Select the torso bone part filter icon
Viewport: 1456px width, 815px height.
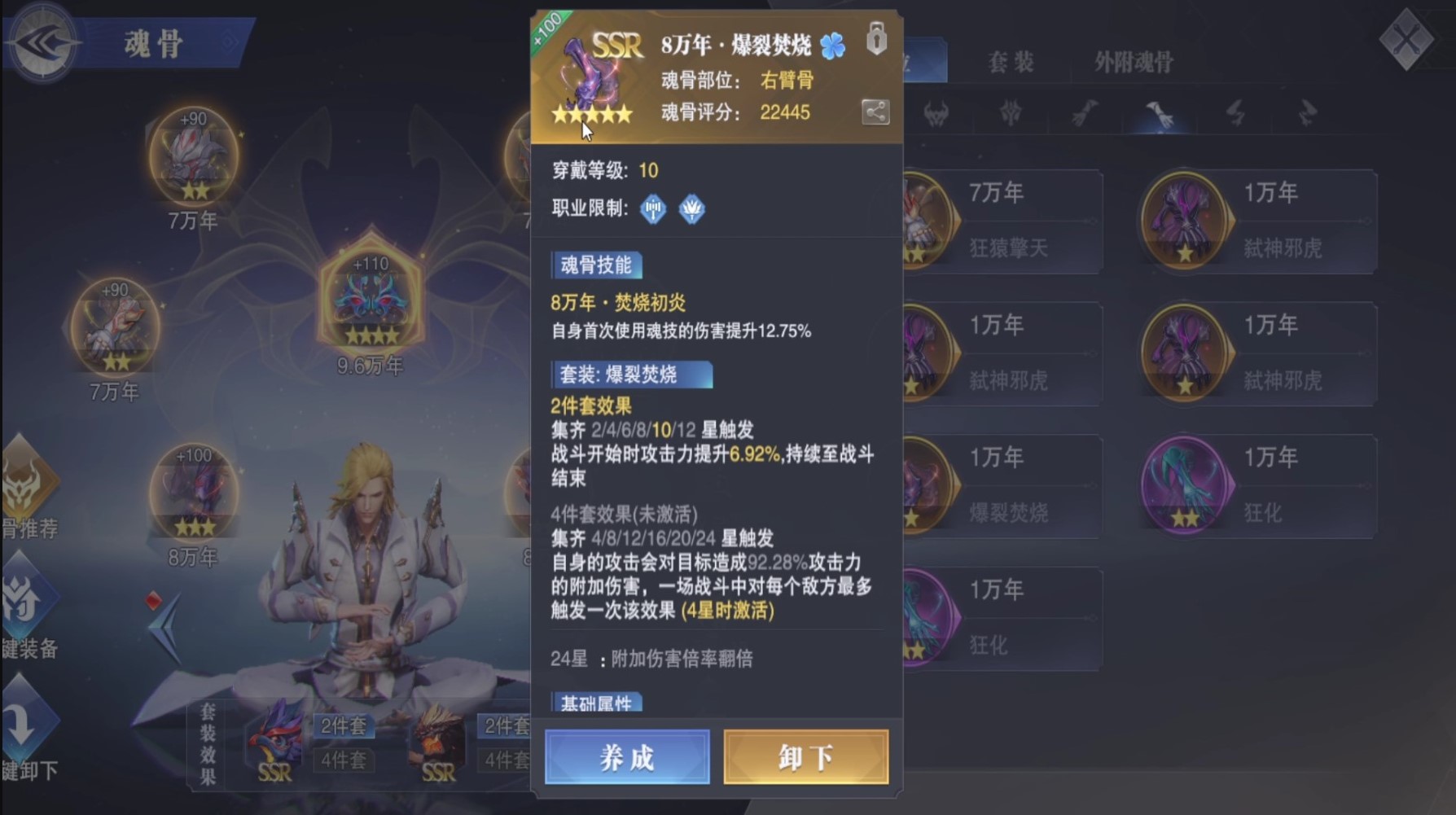click(1009, 114)
